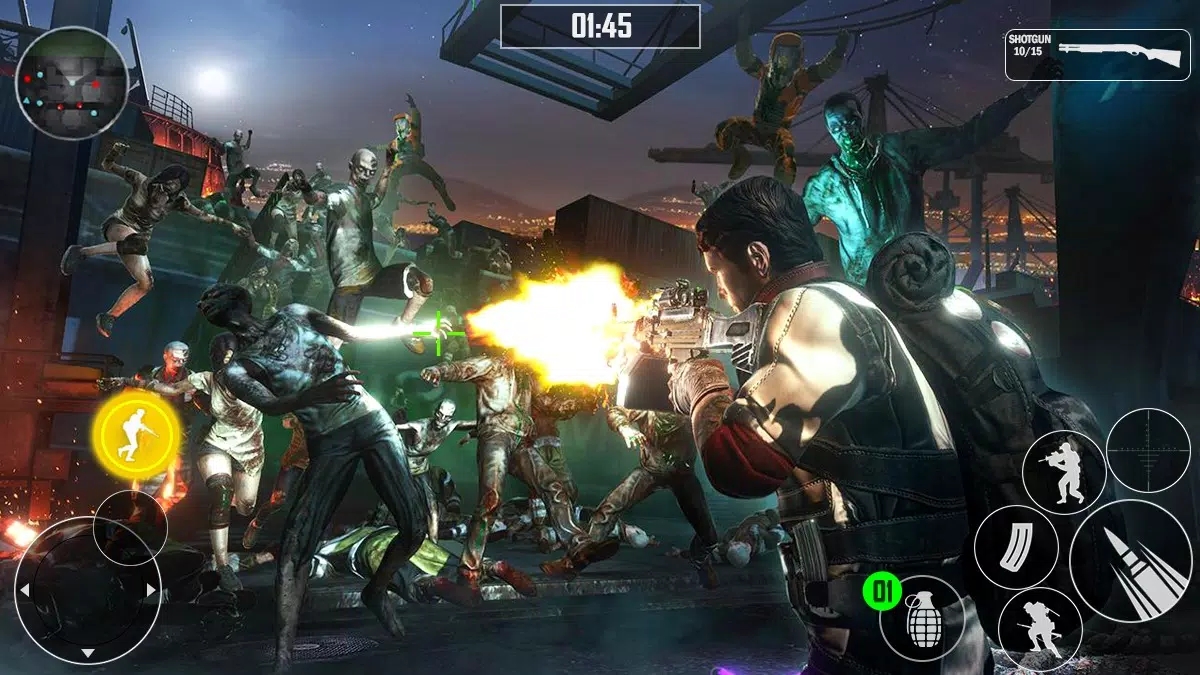Reload using the magazine button
1200x675 pixels.
point(1016,547)
